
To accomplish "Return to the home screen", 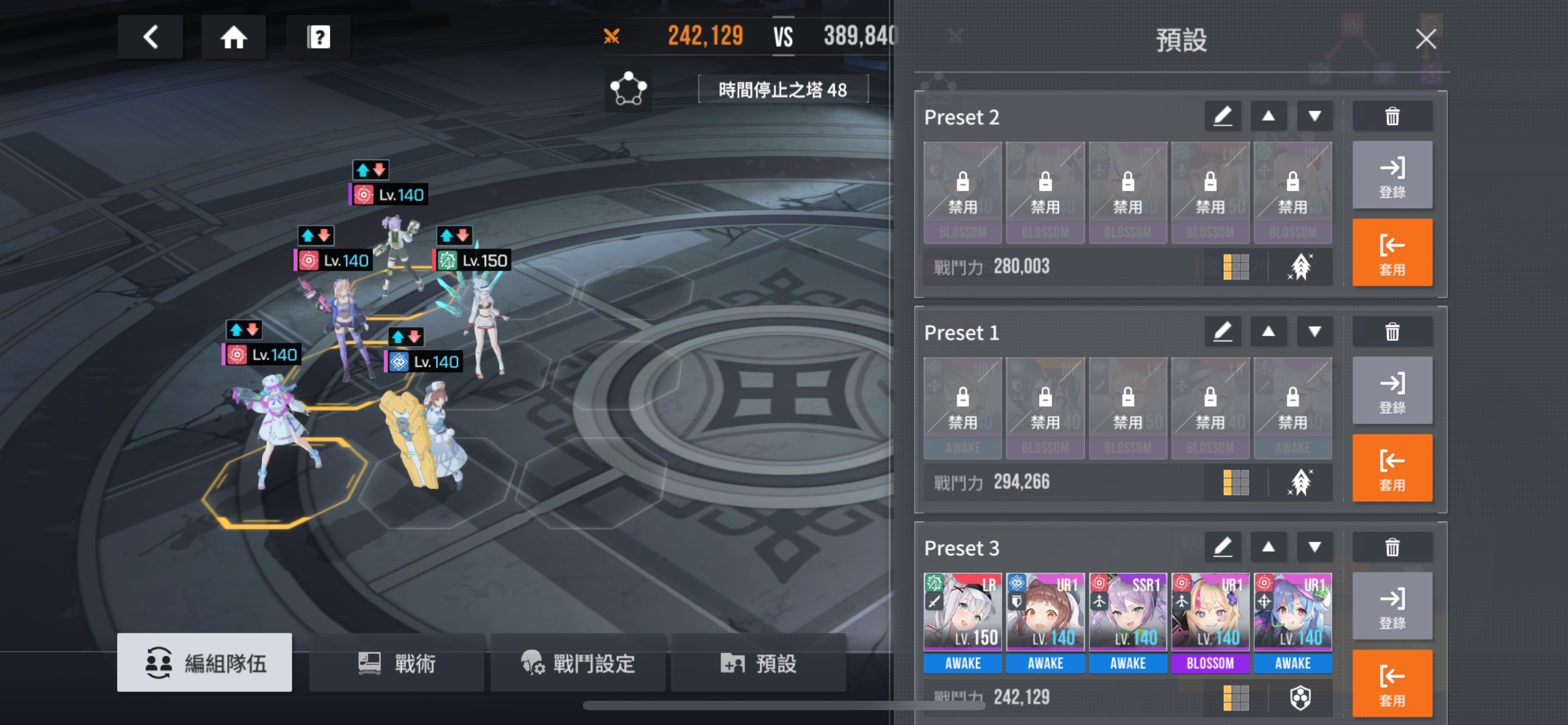I will (x=233, y=37).
